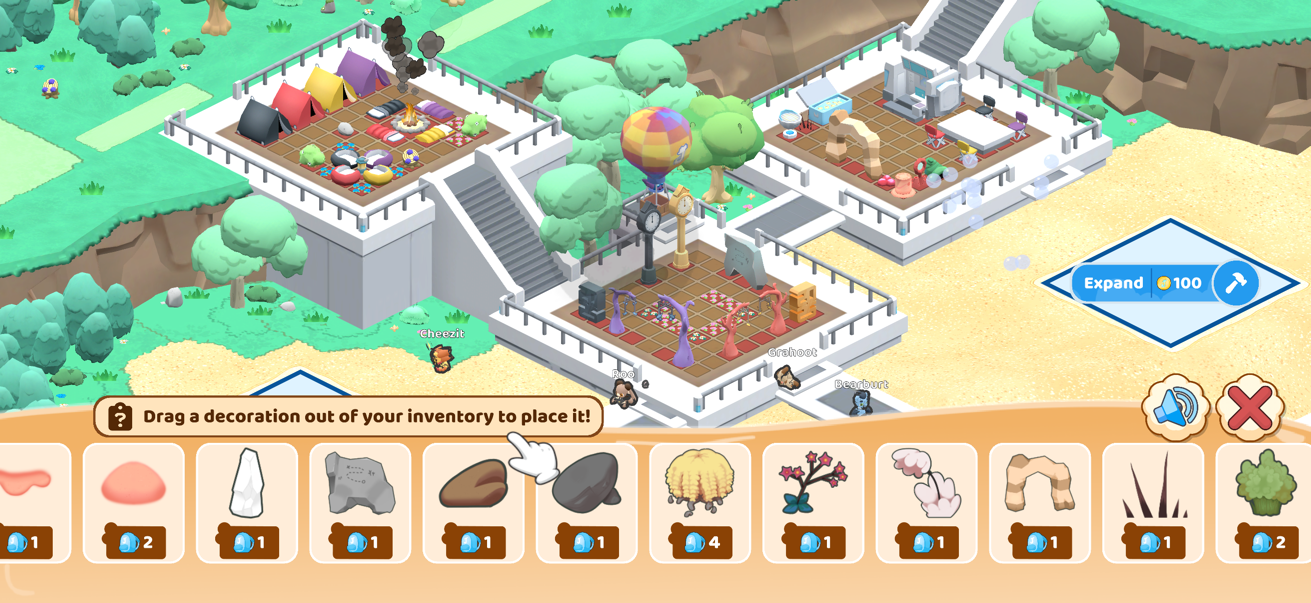Choose the white crystal rock decoration

(247, 502)
